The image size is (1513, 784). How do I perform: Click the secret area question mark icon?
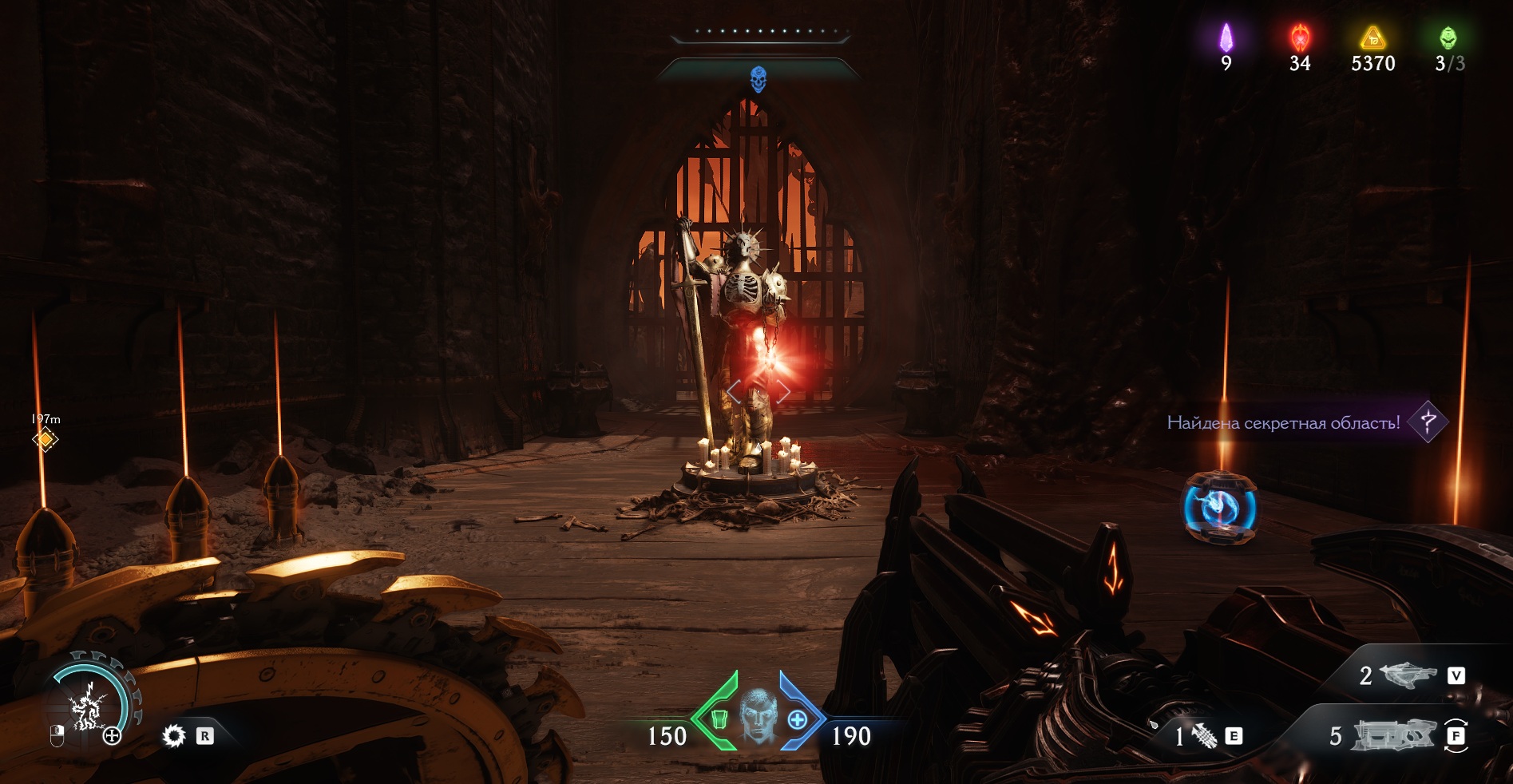[1428, 421]
